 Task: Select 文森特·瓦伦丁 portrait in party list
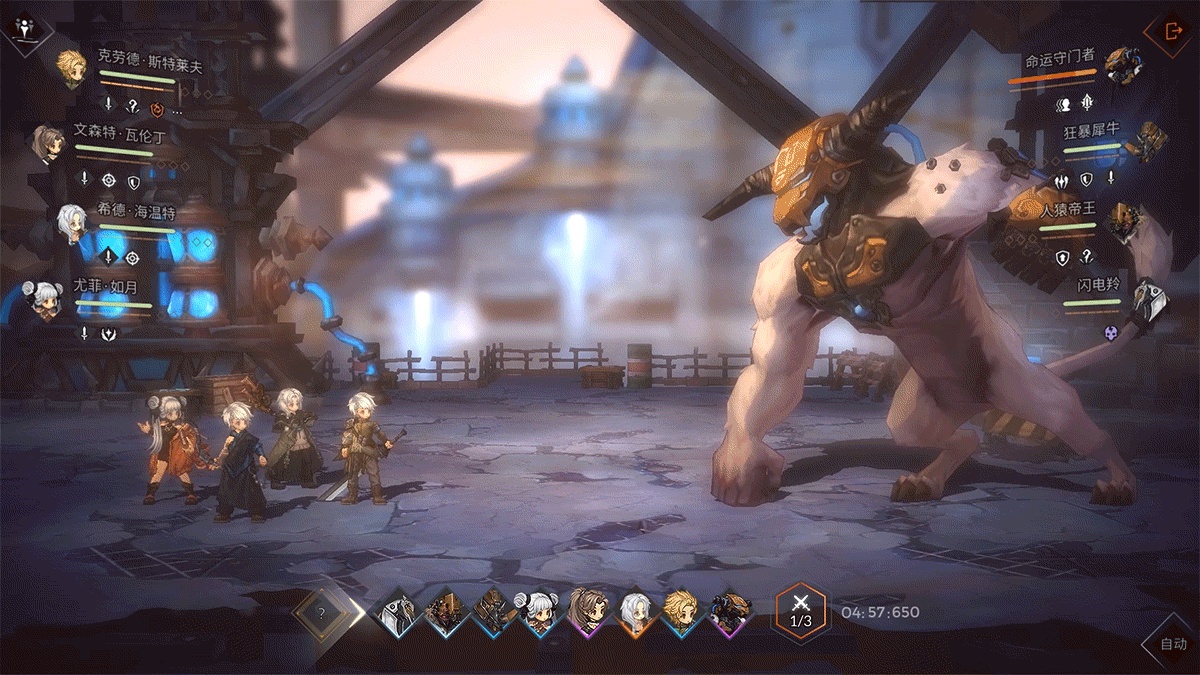(x=47, y=143)
